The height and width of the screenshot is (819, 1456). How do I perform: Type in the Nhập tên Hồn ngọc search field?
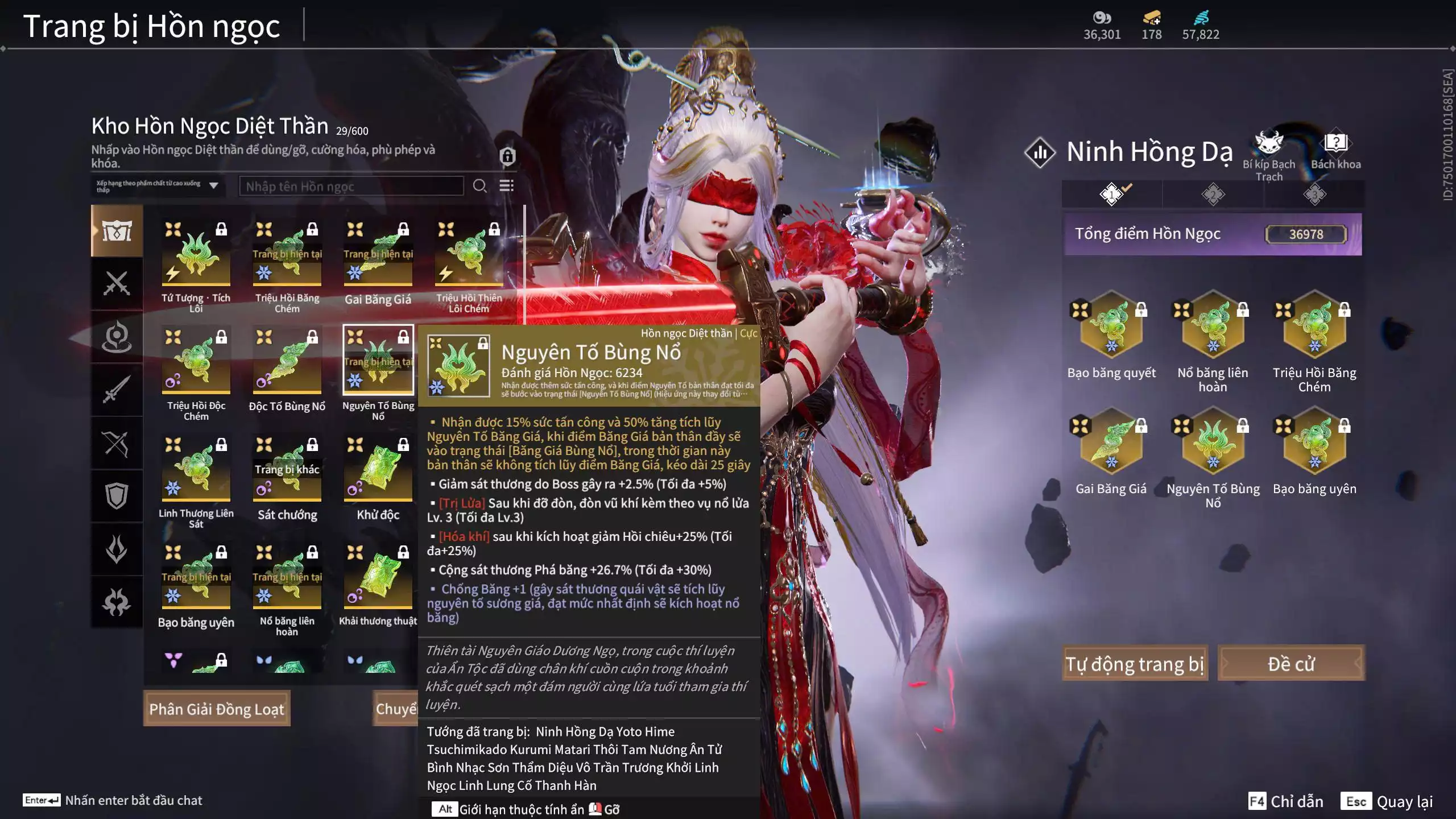pos(351,186)
